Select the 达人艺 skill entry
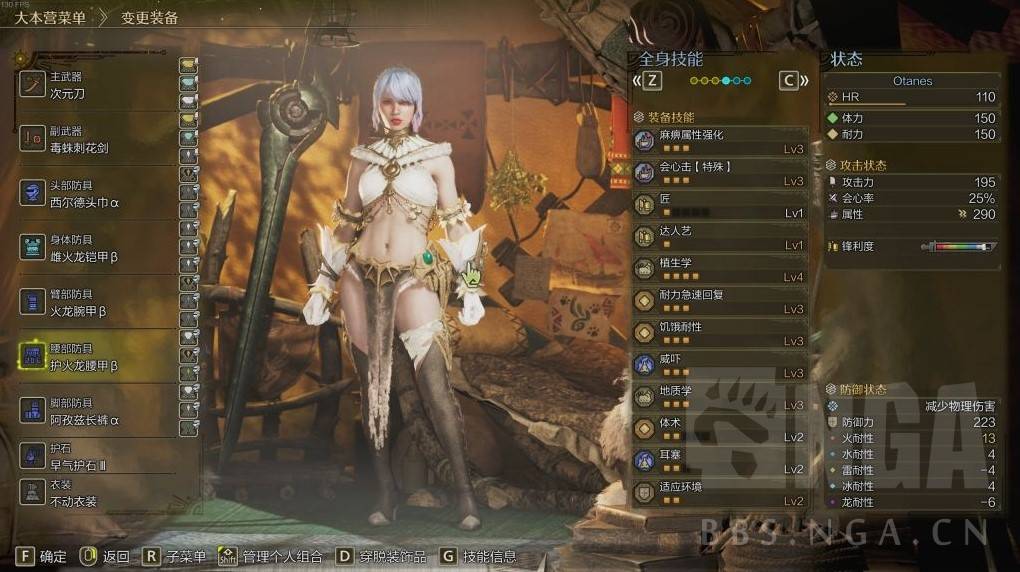Screen dimensions: 1020x572 (720, 237)
